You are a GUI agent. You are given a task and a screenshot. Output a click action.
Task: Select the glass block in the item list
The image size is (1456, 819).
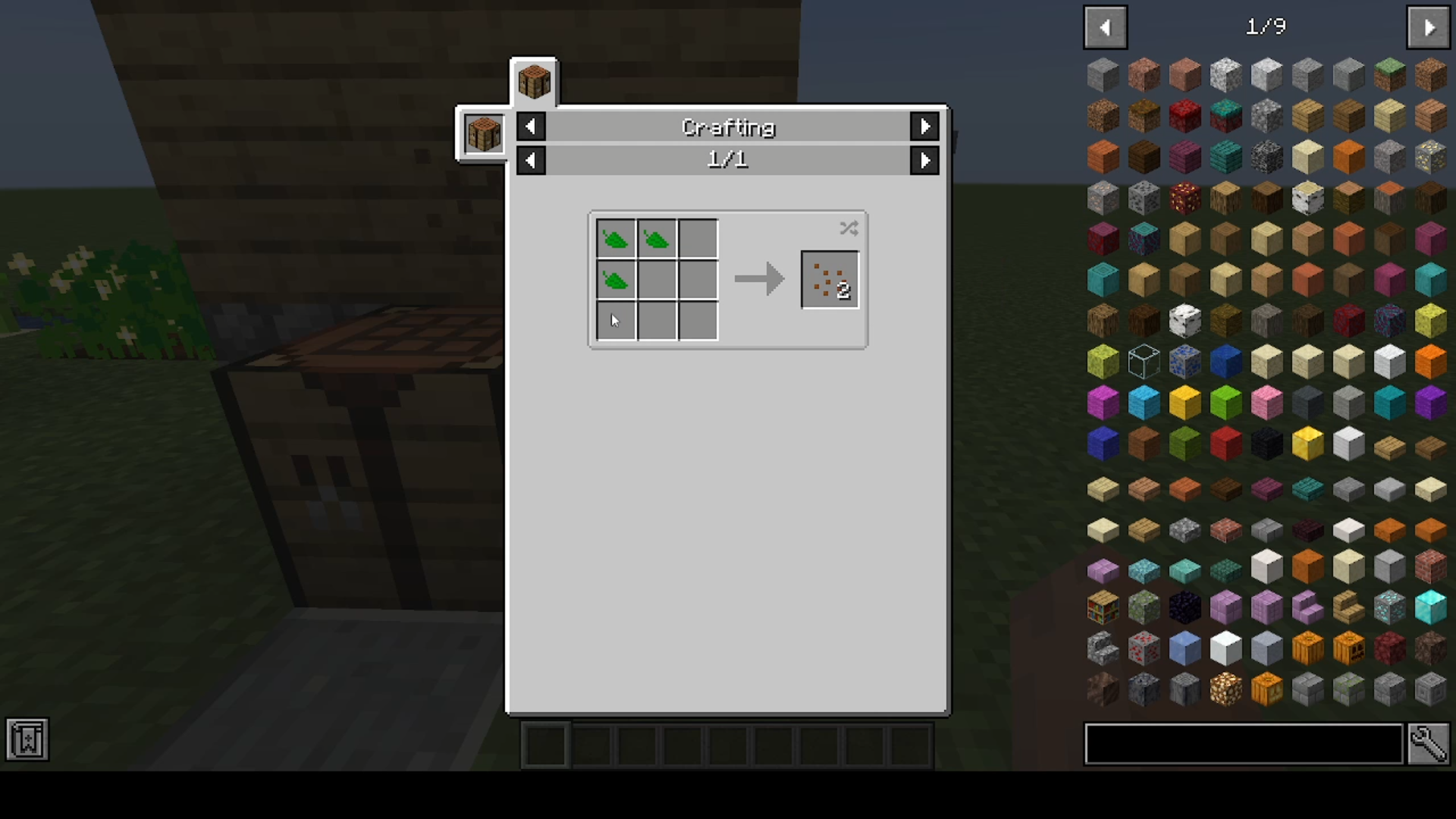pyautogui.click(x=1143, y=362)
